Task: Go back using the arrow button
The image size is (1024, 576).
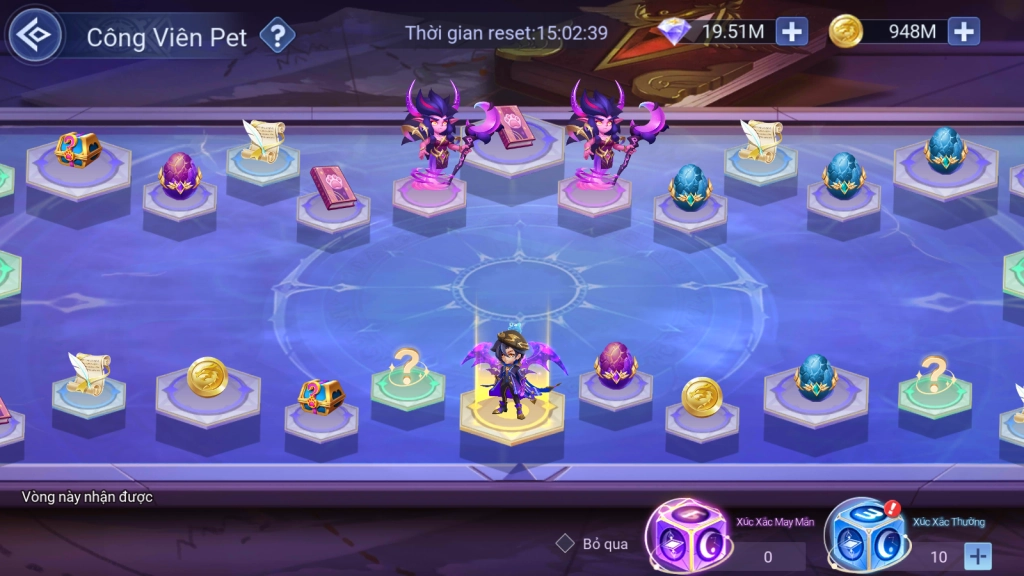Action: pos(35,35)
